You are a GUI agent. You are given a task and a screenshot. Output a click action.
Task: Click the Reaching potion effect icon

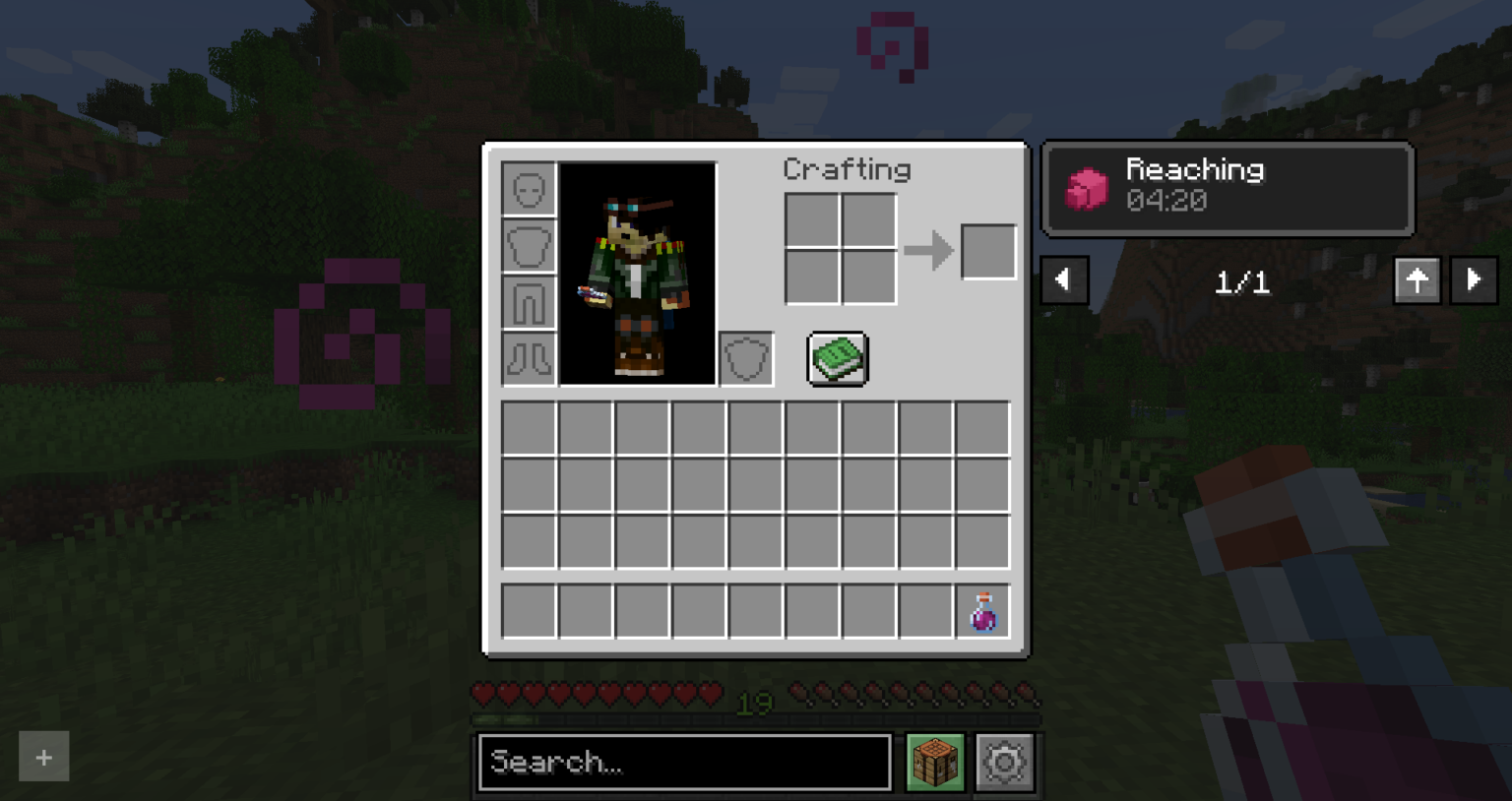pos(1087,187)
